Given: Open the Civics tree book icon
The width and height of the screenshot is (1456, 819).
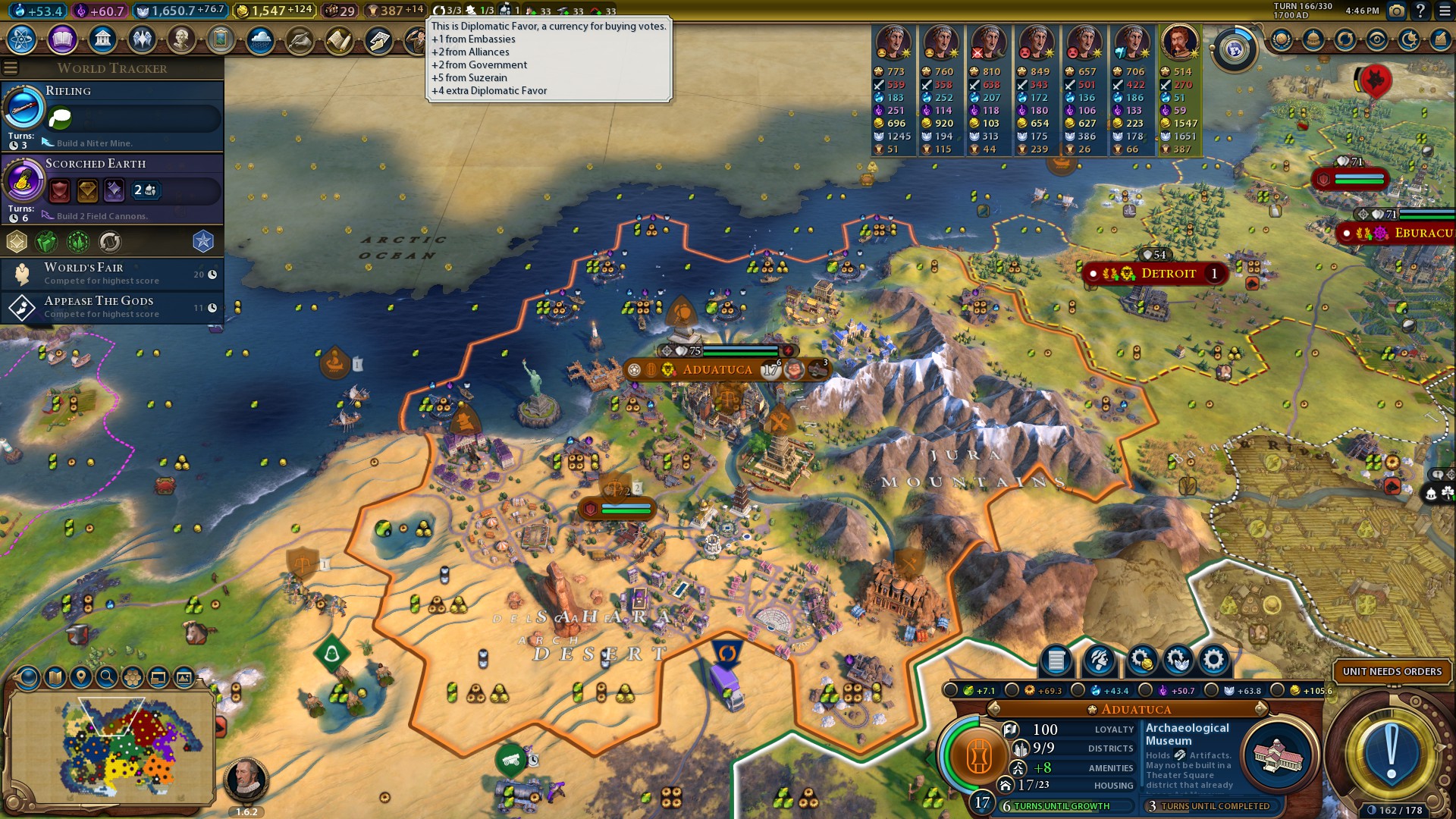Looking at the screenshot, I should pyautogui.click(x=62, y=39).
